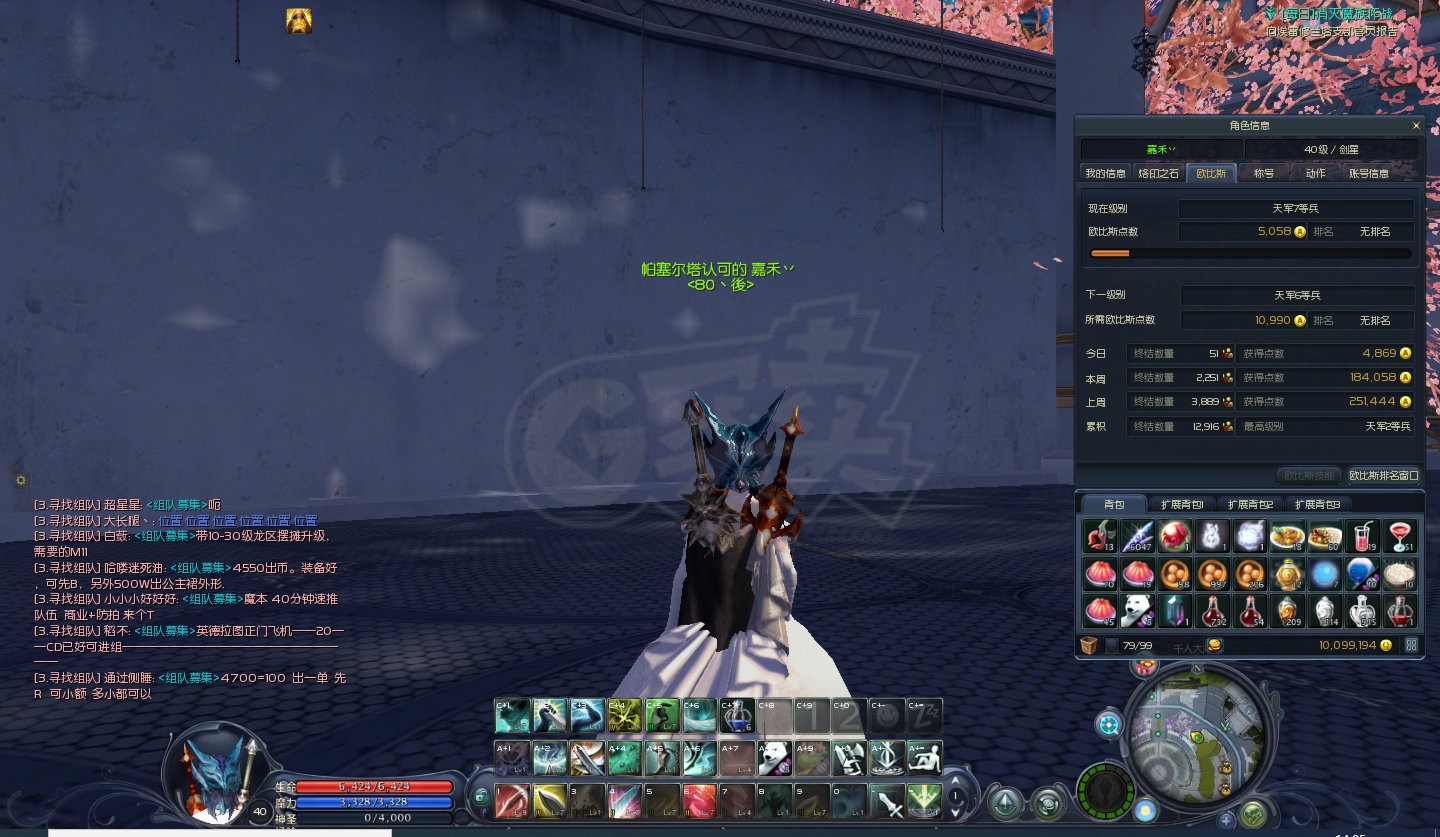Screen dimensions: 1440x837
Task: Select the 称号 title tab
Action: (x=1264, y=173)
